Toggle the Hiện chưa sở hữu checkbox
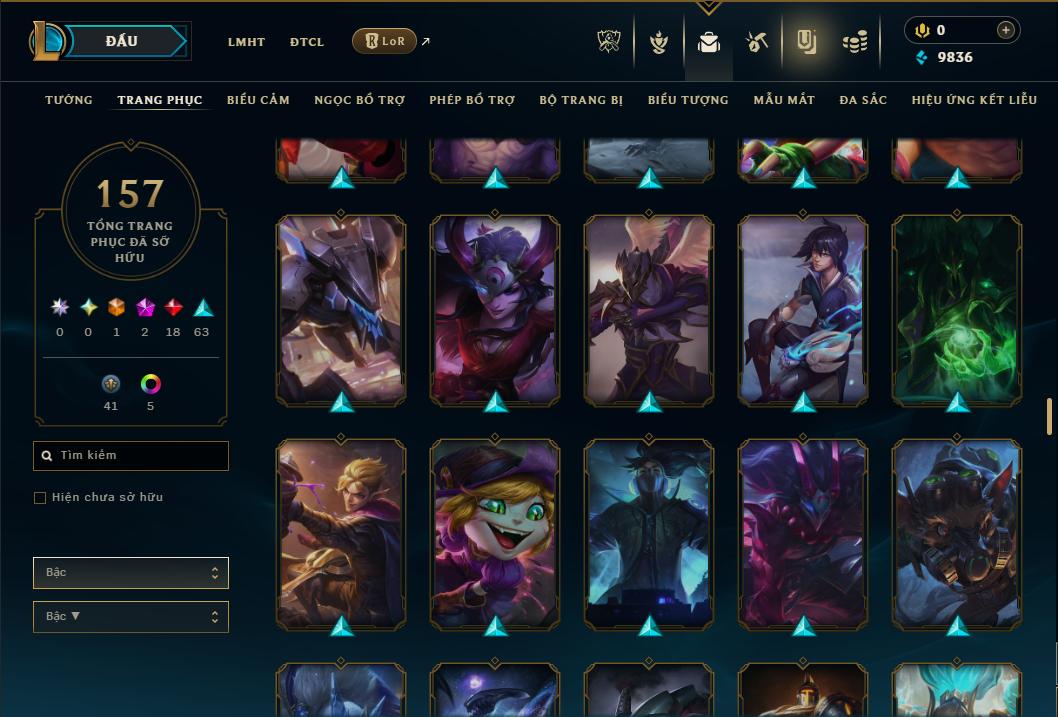Image resolution: width=1058 pixels, height=717 pixels. tap(40, 498)
